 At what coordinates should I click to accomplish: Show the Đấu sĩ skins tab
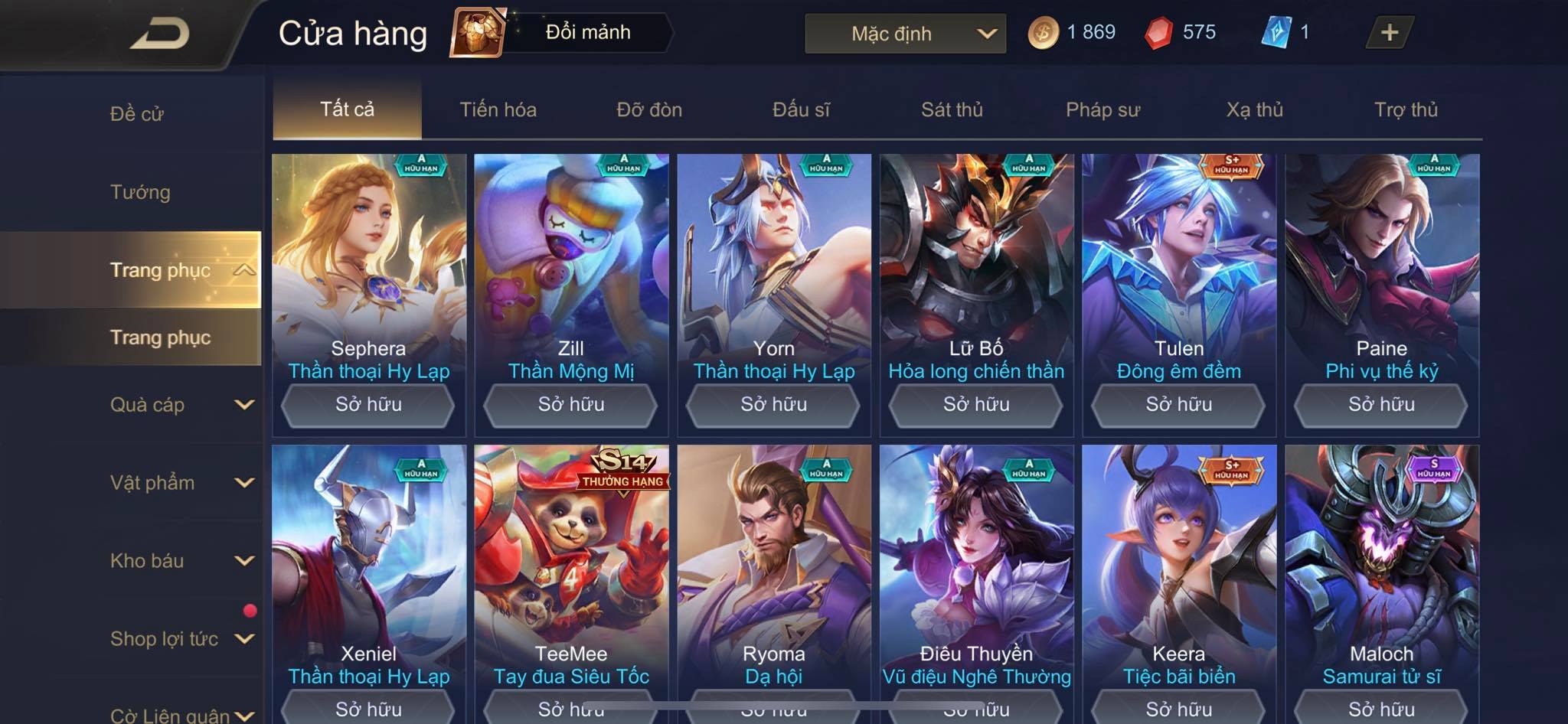click(801, 110)
